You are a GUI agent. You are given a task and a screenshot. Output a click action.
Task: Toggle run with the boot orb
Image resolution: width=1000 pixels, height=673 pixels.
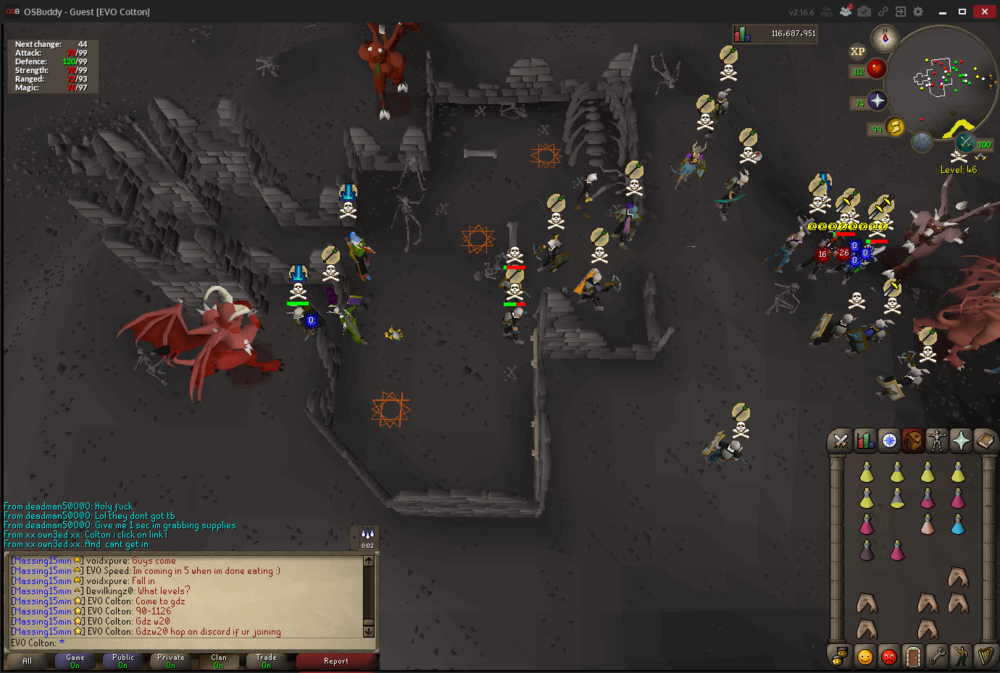tap(895, 127)
